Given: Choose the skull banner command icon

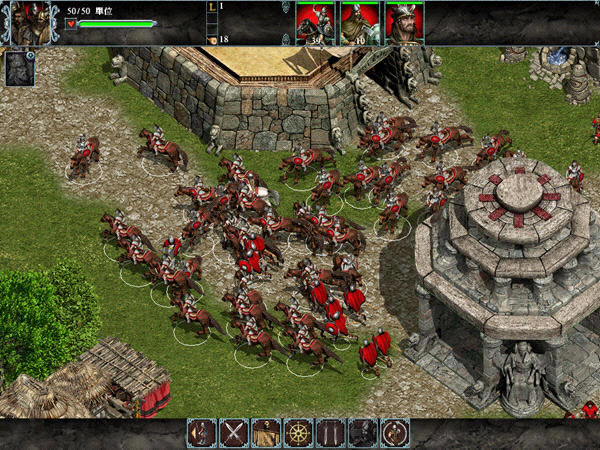Looking at the screenshot, I should click(x=266, y=433).
